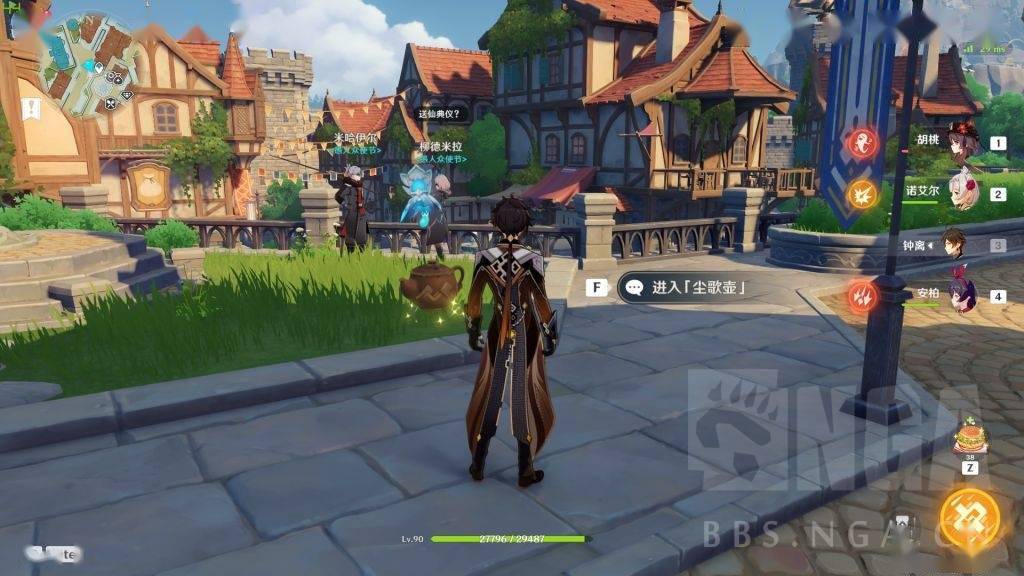Viewport: 1024px width, 576px height.
Task: Open the circular minimap
Action: [88, 62]
